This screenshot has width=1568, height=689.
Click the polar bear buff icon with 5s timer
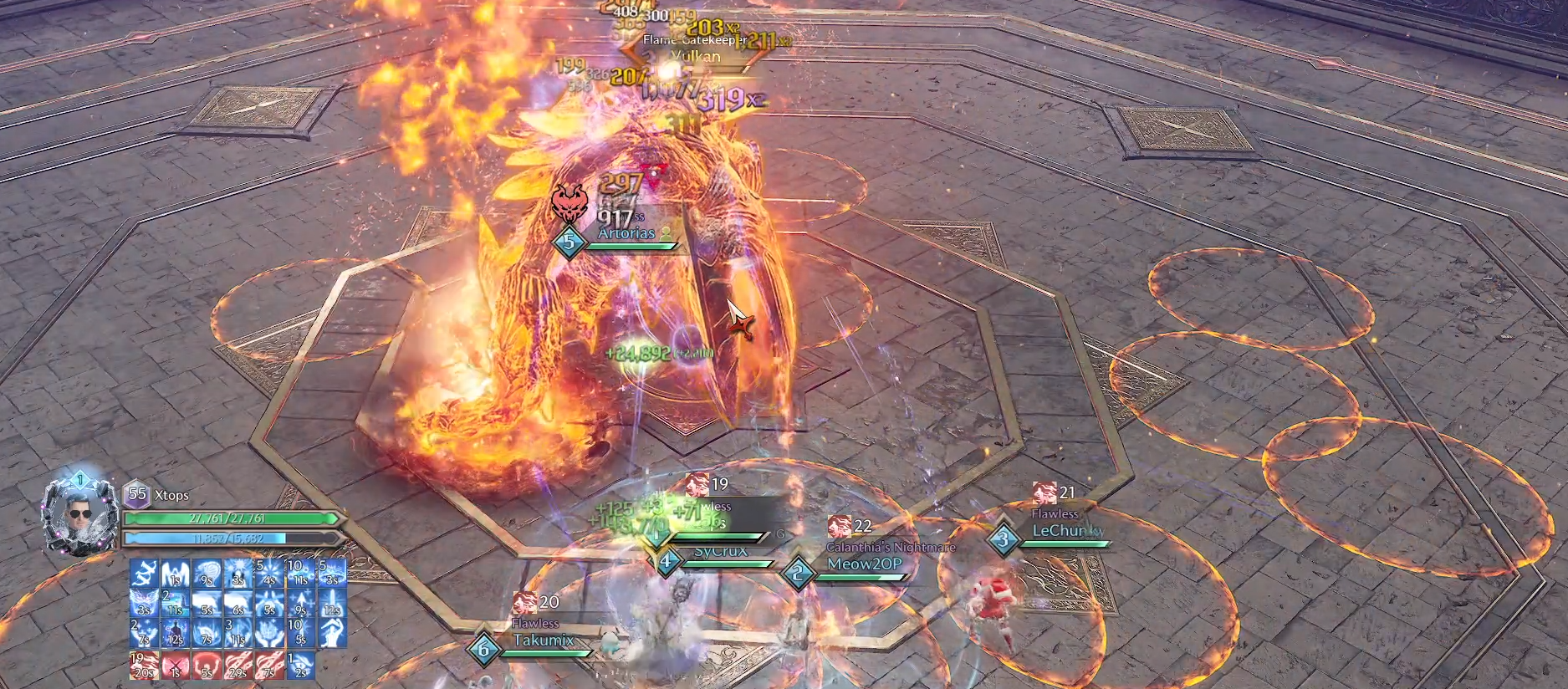click(206, 603)
